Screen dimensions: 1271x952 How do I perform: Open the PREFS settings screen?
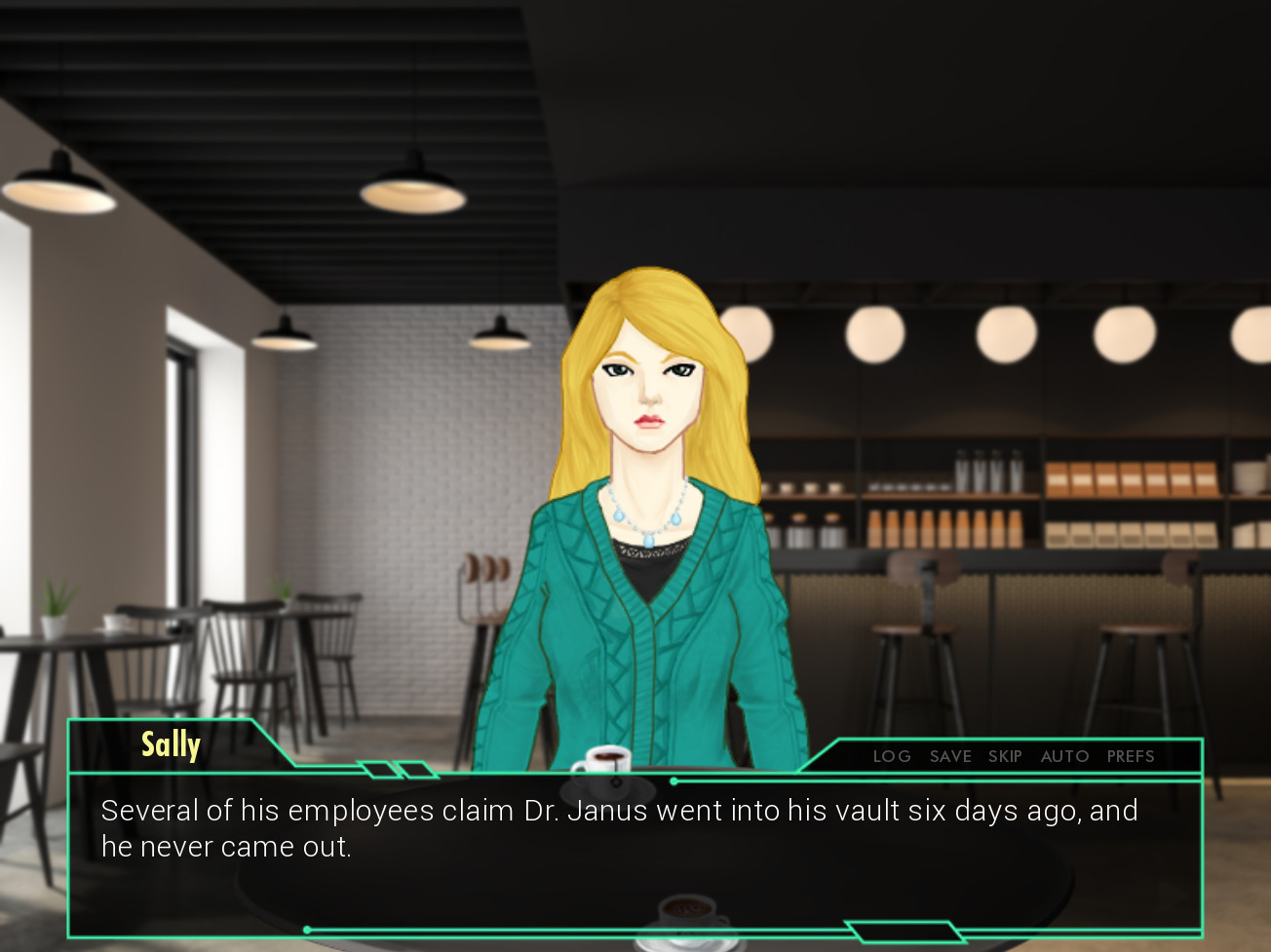click(1130, 756)
